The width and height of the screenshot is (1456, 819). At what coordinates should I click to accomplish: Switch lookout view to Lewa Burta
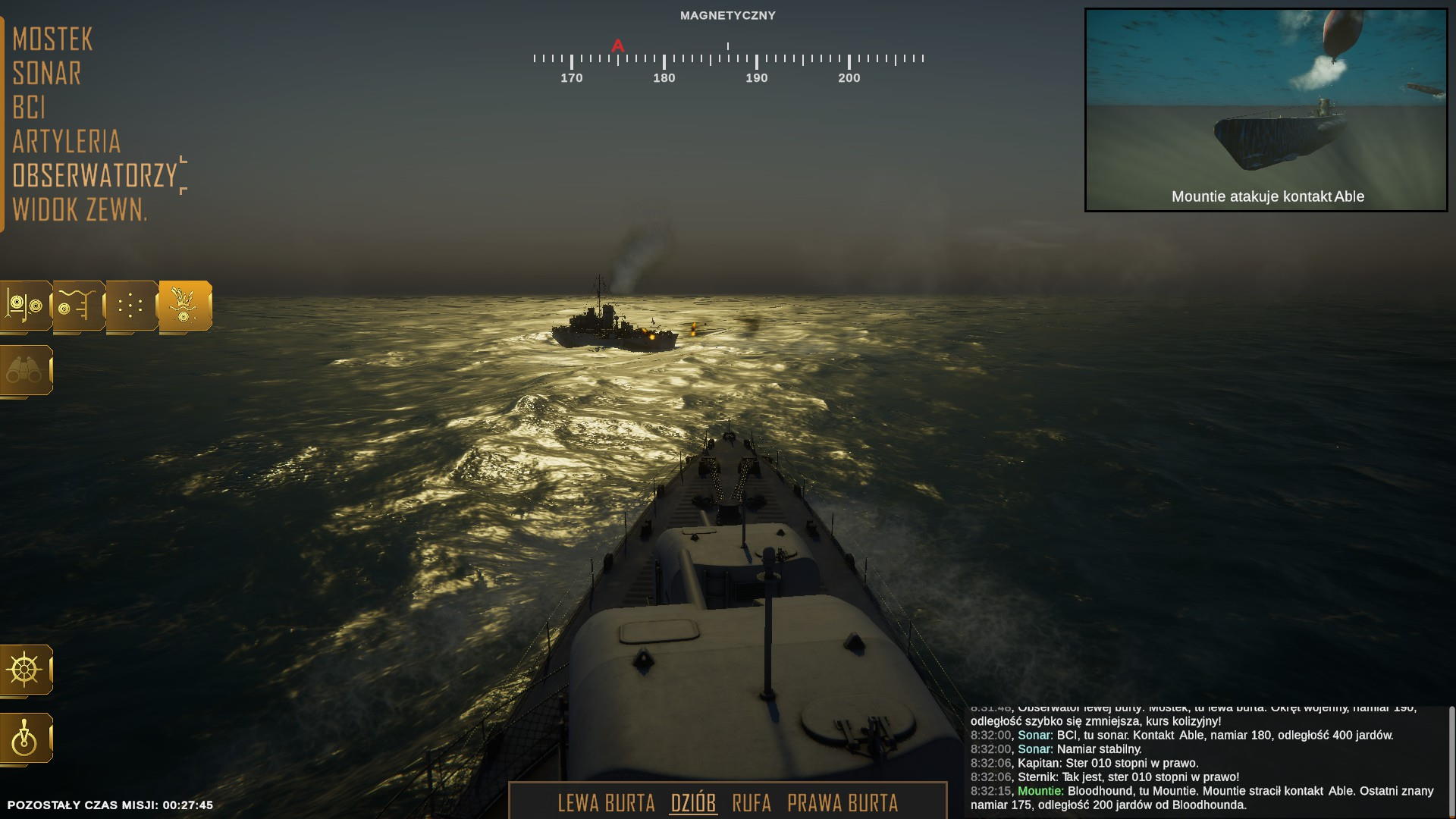(x=606, y=803)
